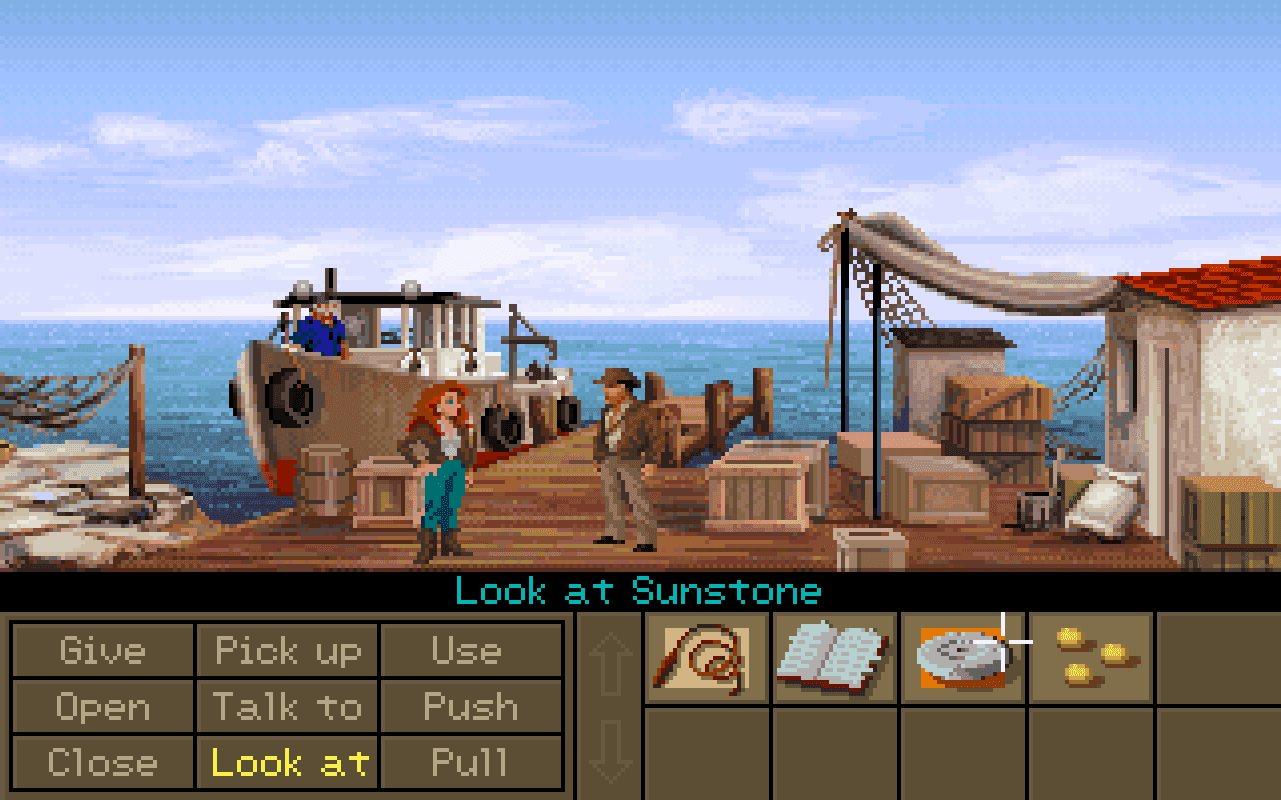1281x800 pixels.
Task: Select the Pick up verb
Action: [288, 651]
